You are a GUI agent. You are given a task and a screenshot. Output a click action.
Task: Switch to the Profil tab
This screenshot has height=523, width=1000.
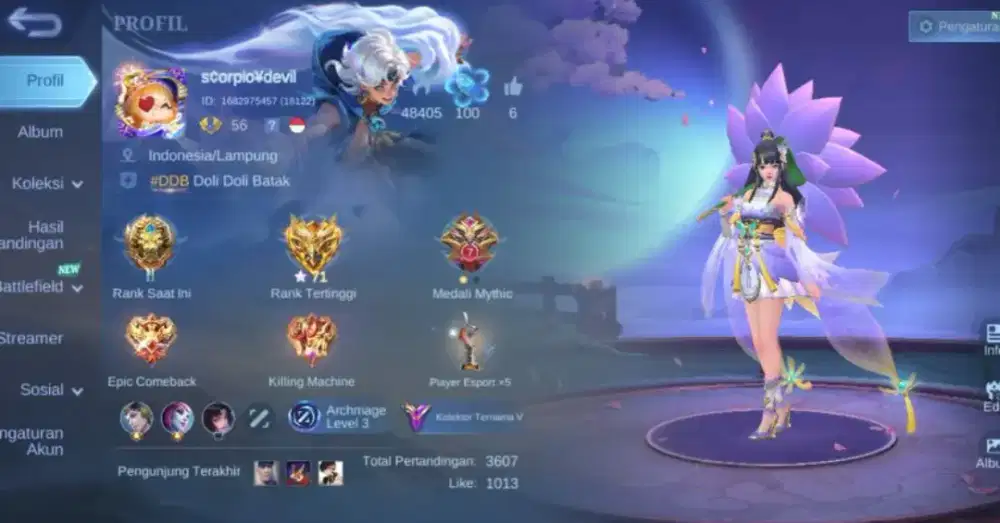pos(46,81)
